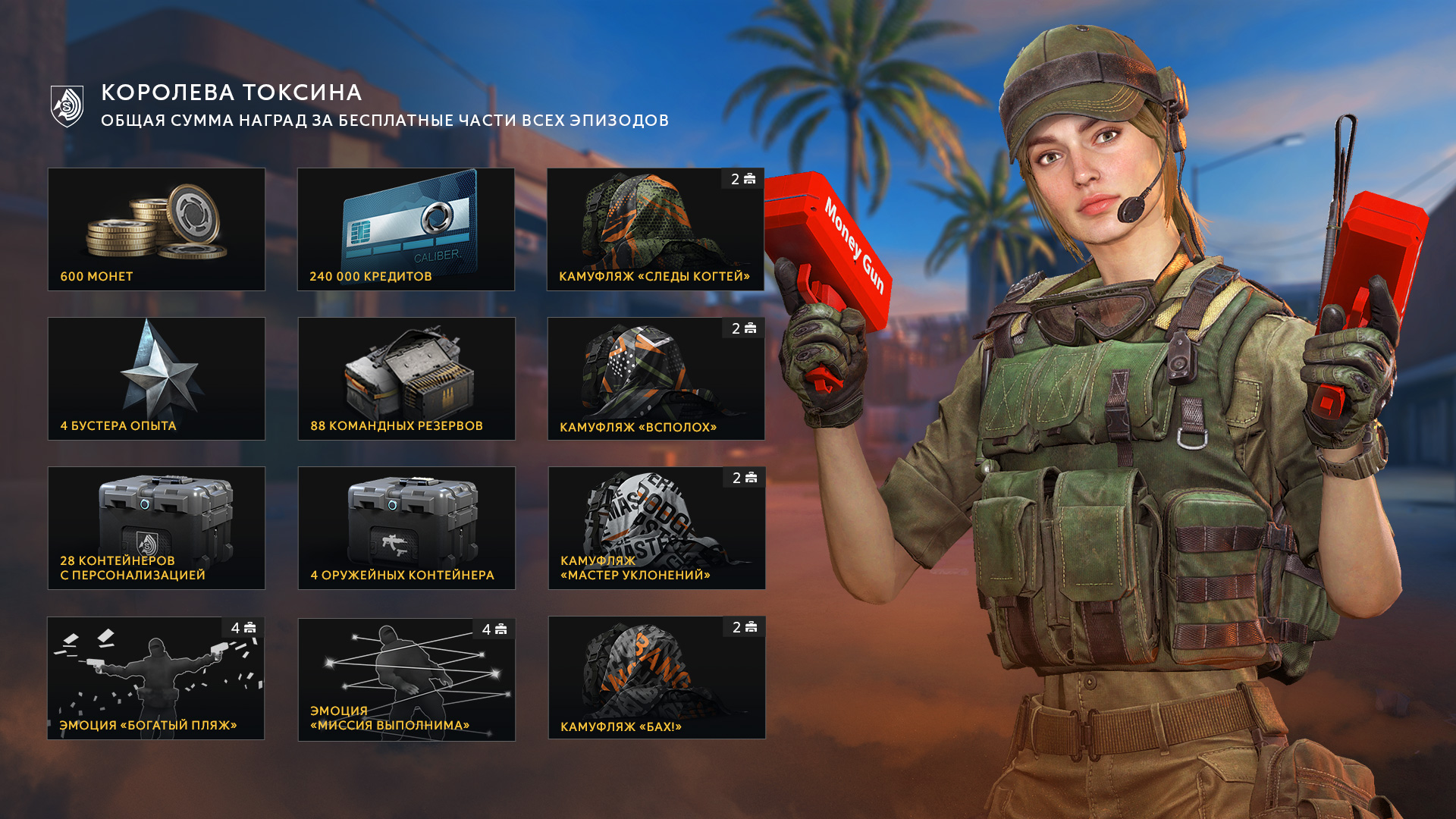Click the Королева Токсина emblem icon
The width and height of the screenshot is (1456, 819).
pyautogui.click(x=67, y=106)
